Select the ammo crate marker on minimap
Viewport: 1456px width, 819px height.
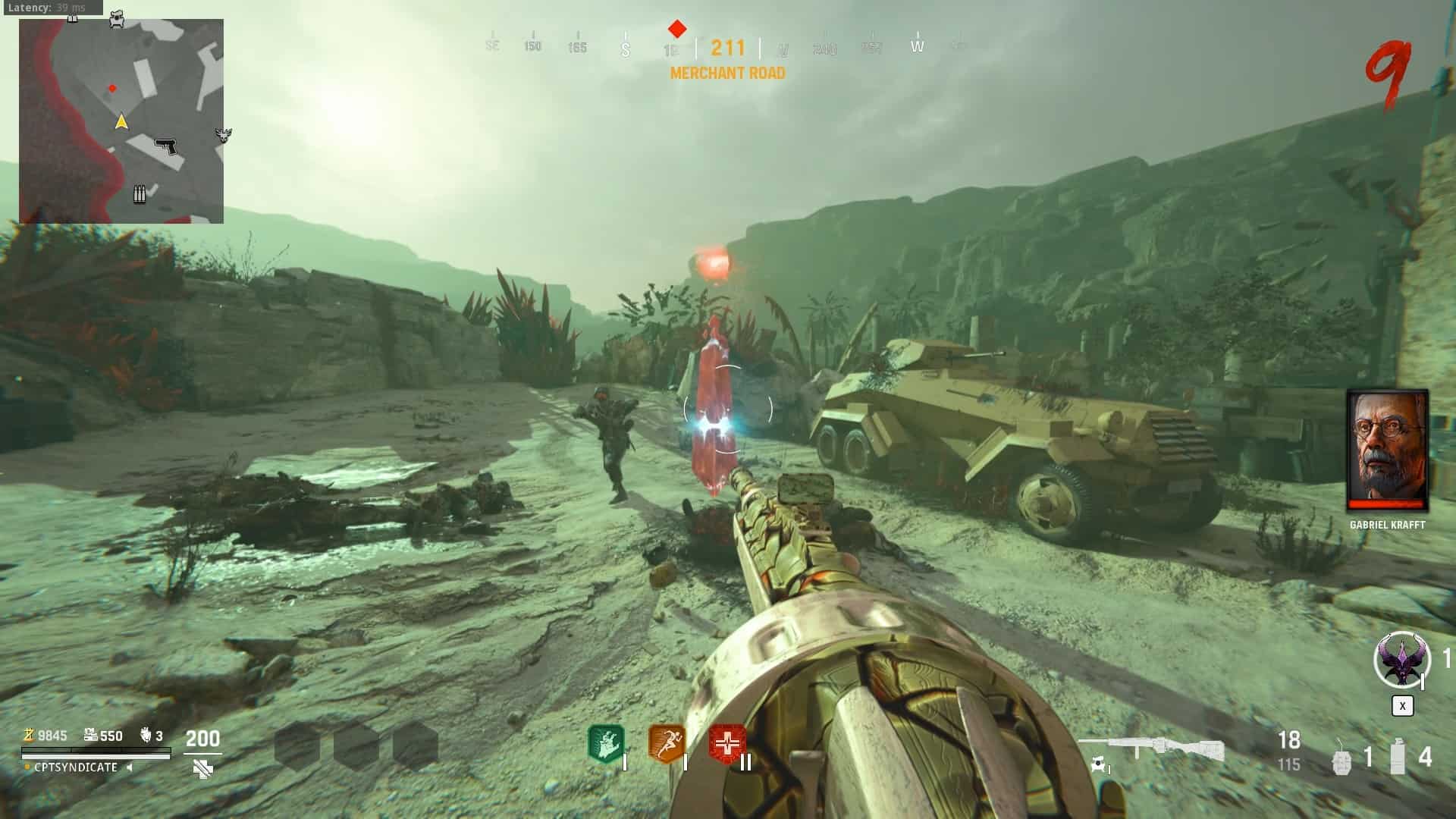pyautogui.click(x=140, y=194)
